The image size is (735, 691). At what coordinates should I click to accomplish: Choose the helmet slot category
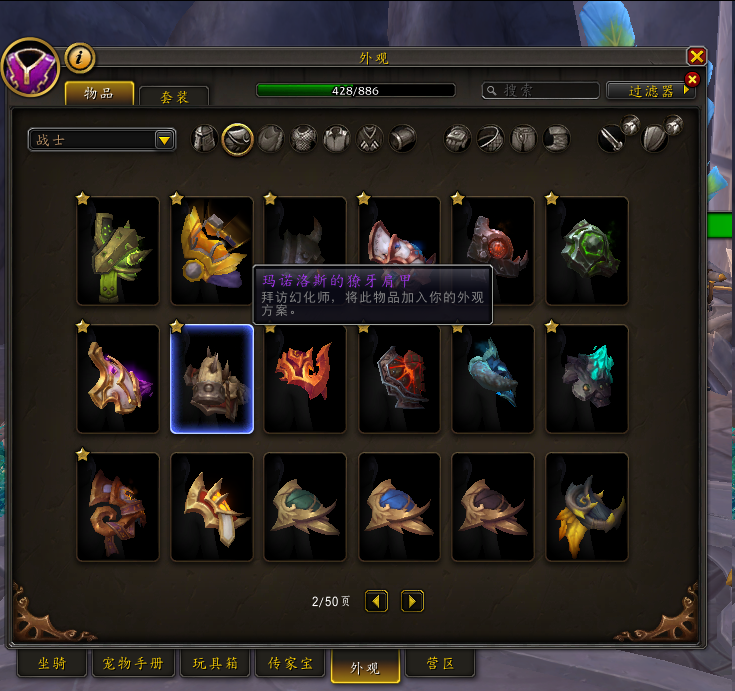pos(204,139)
